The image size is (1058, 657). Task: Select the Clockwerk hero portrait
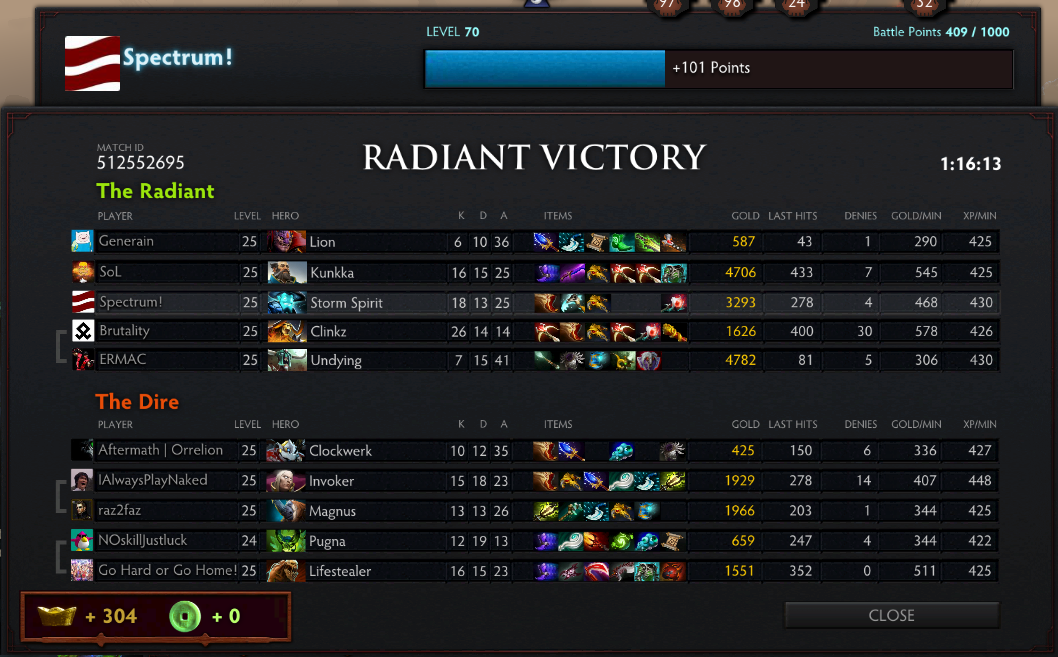pyautogui.click(x=286, y=451)
